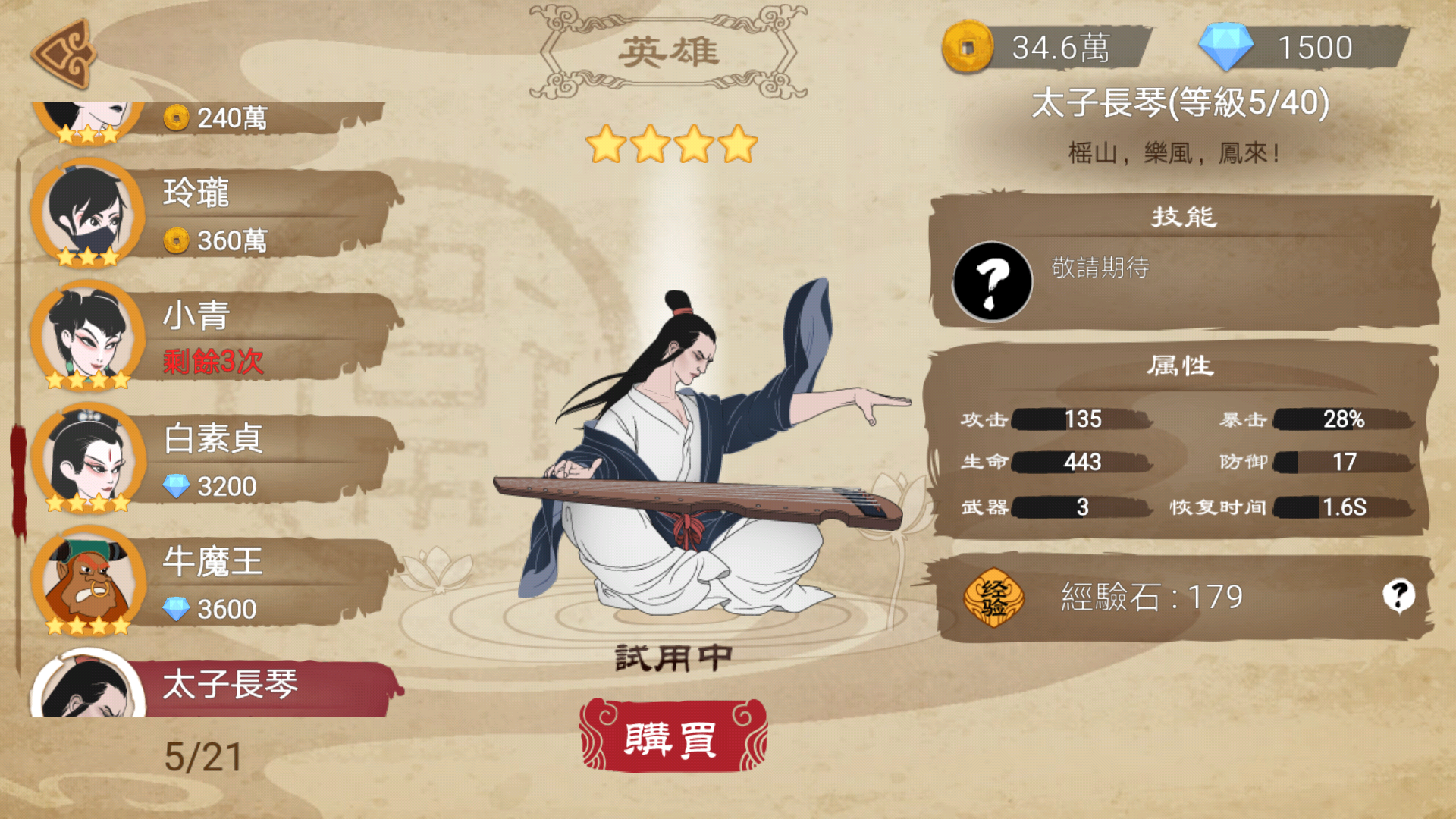The image size is (1456, 819).
Task: Open the experience stone help question mark
Action: coord(1398,596)
